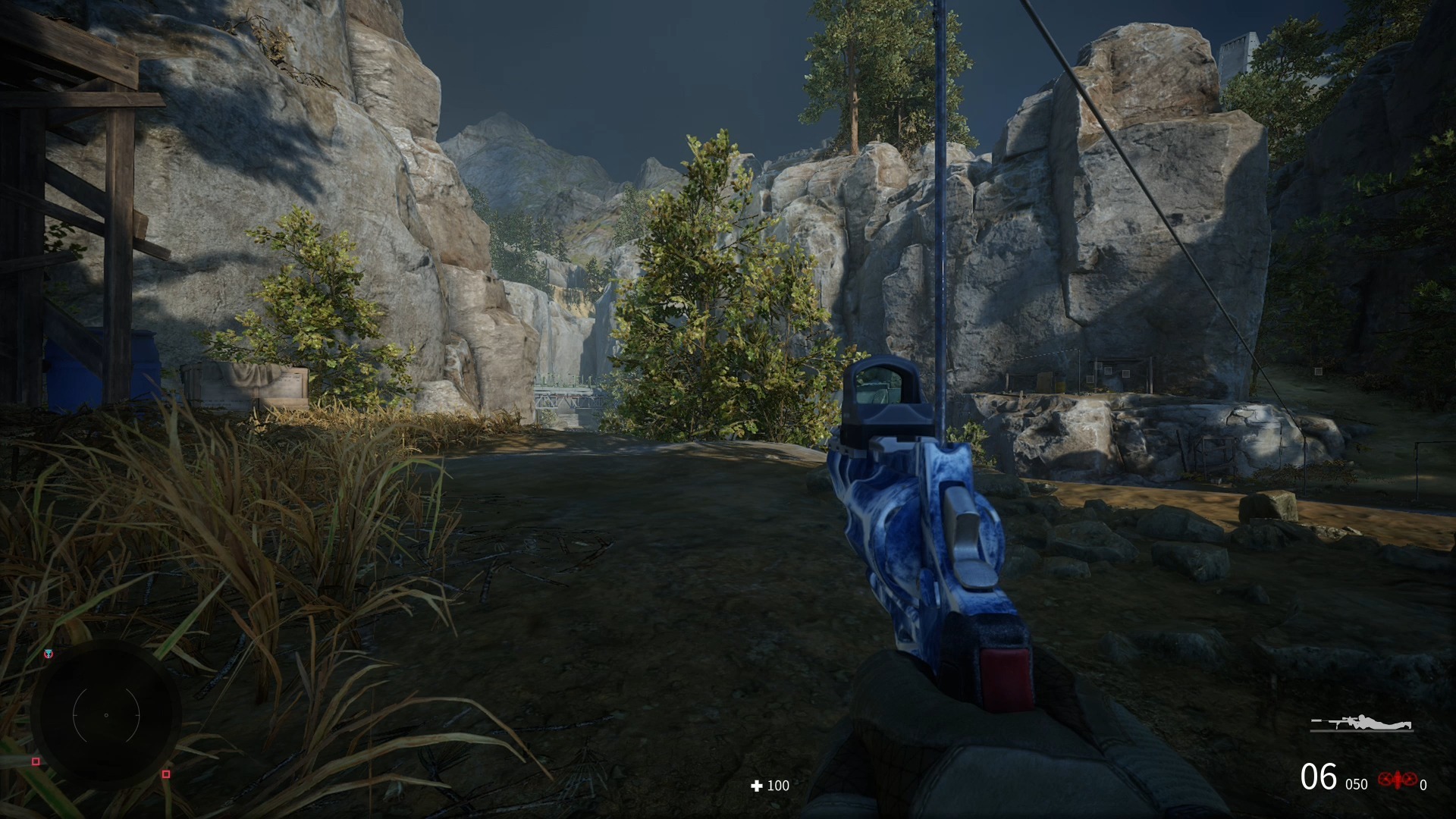The height and width of the screenshot is (819, 1456).
Task: Click the circular radar minimap
Action: 106,714
